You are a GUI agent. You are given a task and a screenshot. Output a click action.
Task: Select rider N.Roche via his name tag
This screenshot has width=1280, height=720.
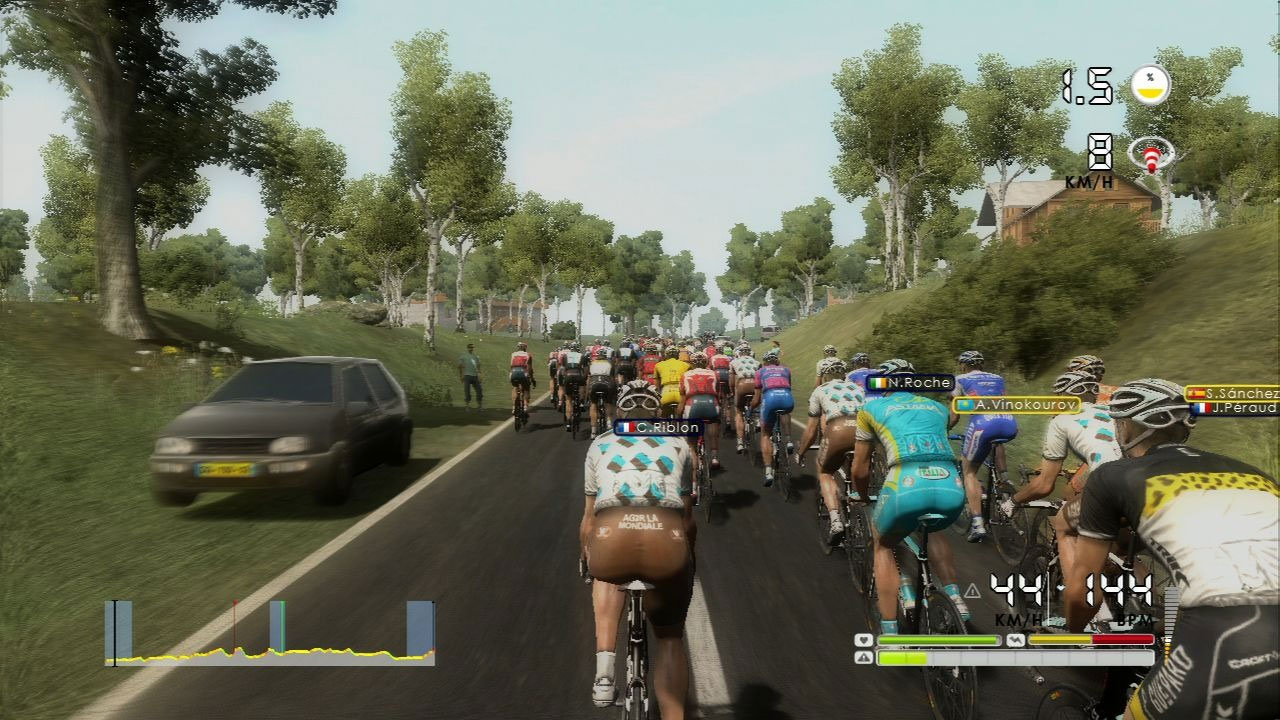(912, 383)
